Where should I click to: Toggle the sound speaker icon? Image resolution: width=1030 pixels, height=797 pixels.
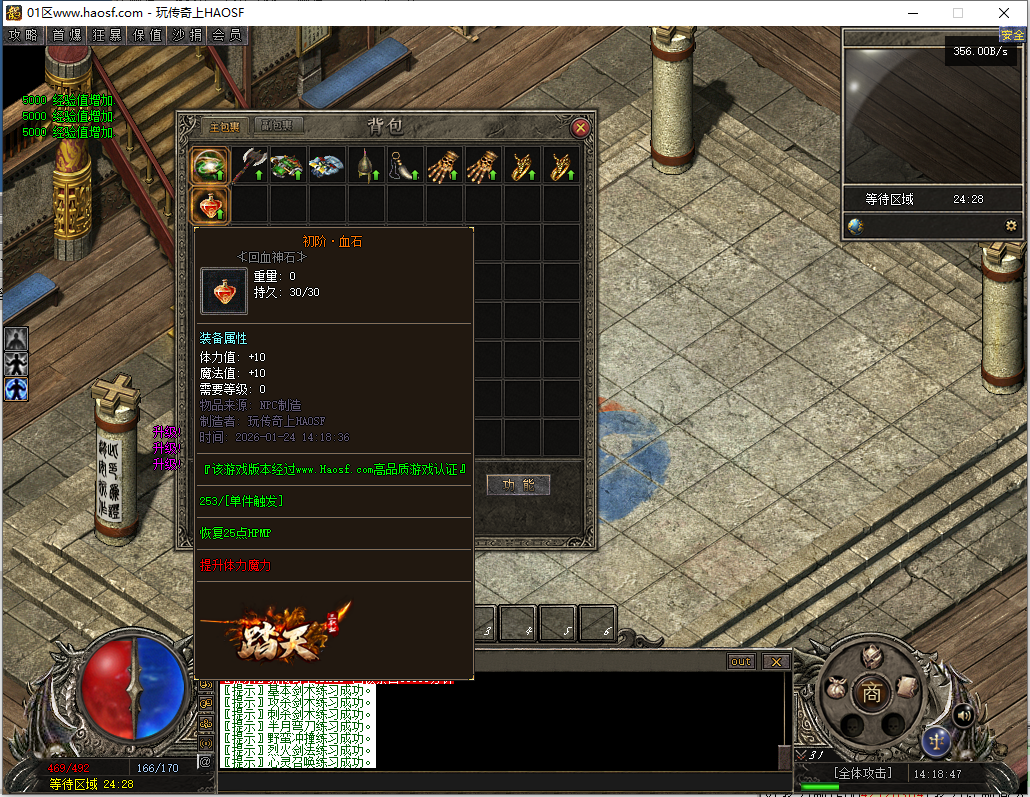click(963, 714)
